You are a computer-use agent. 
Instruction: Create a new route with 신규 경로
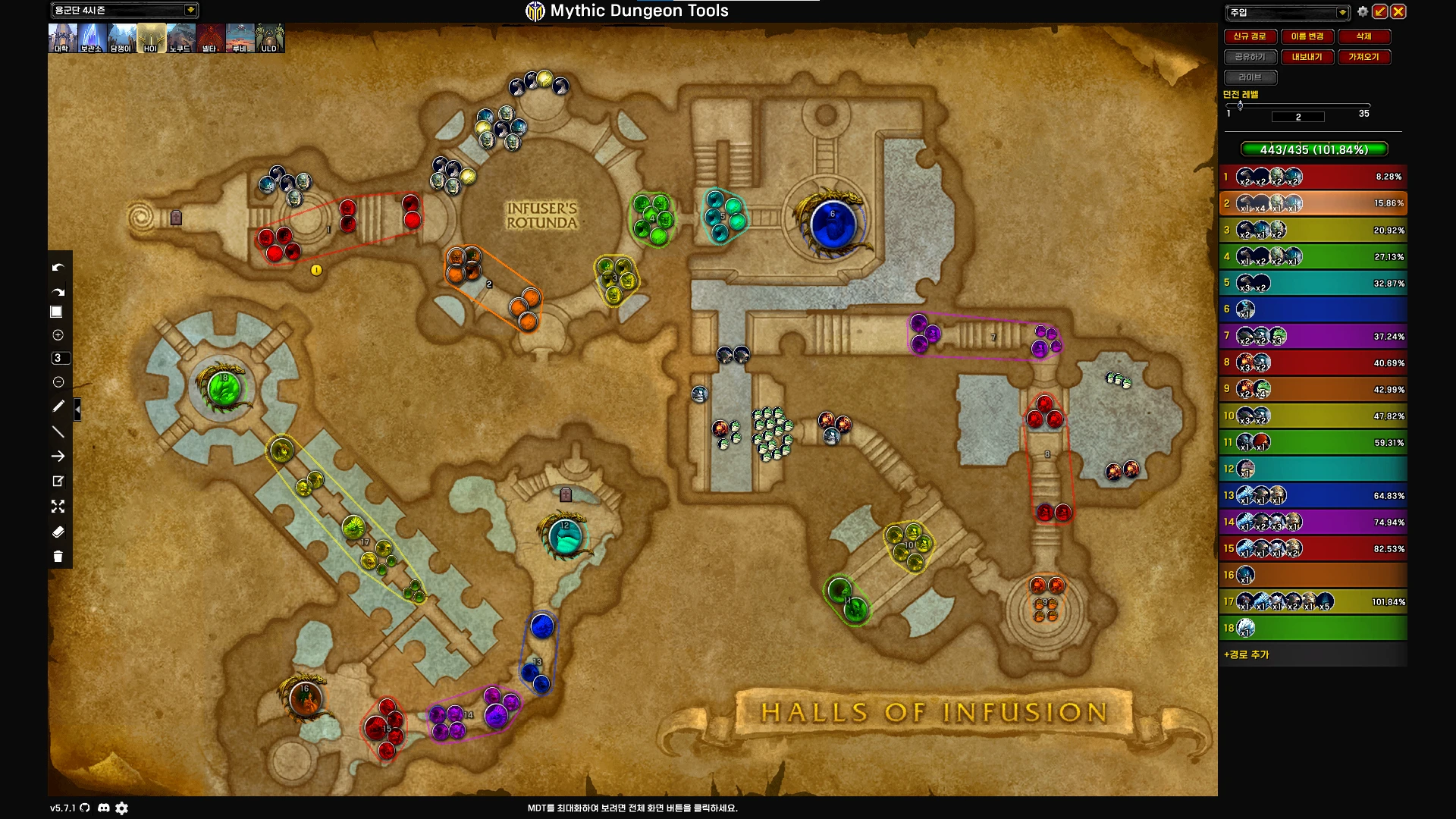1250,36
